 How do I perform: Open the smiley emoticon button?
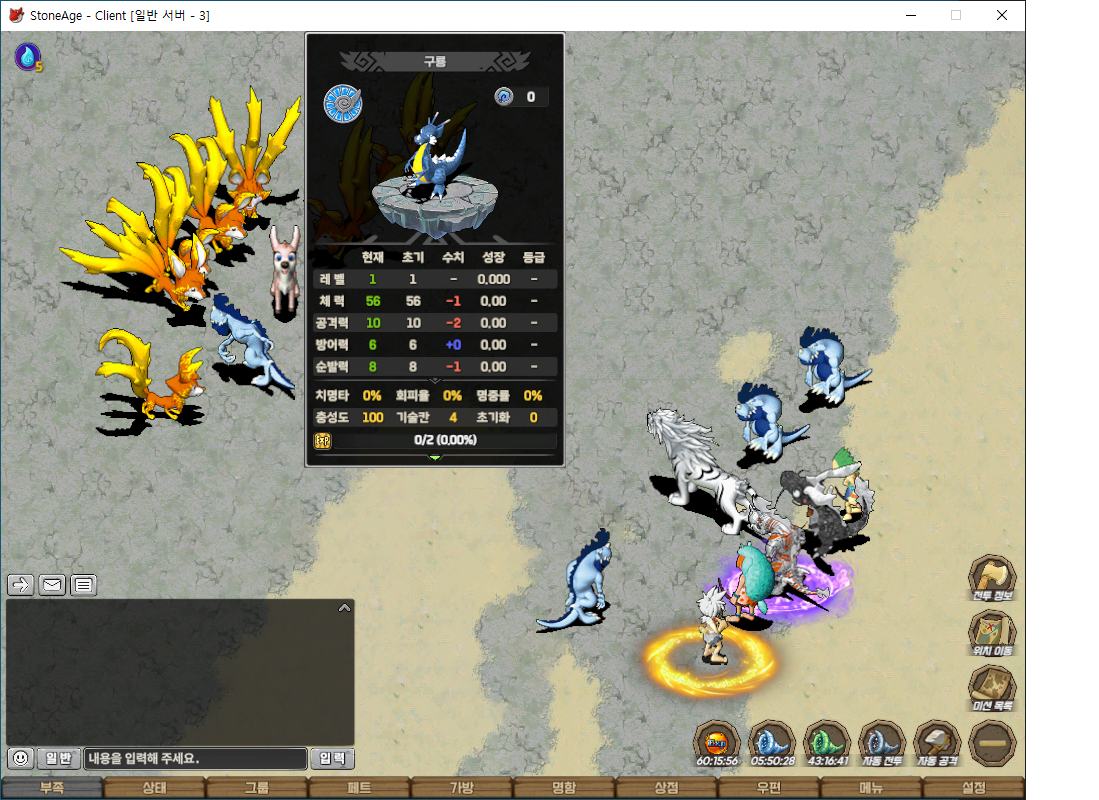pos(20,759)
